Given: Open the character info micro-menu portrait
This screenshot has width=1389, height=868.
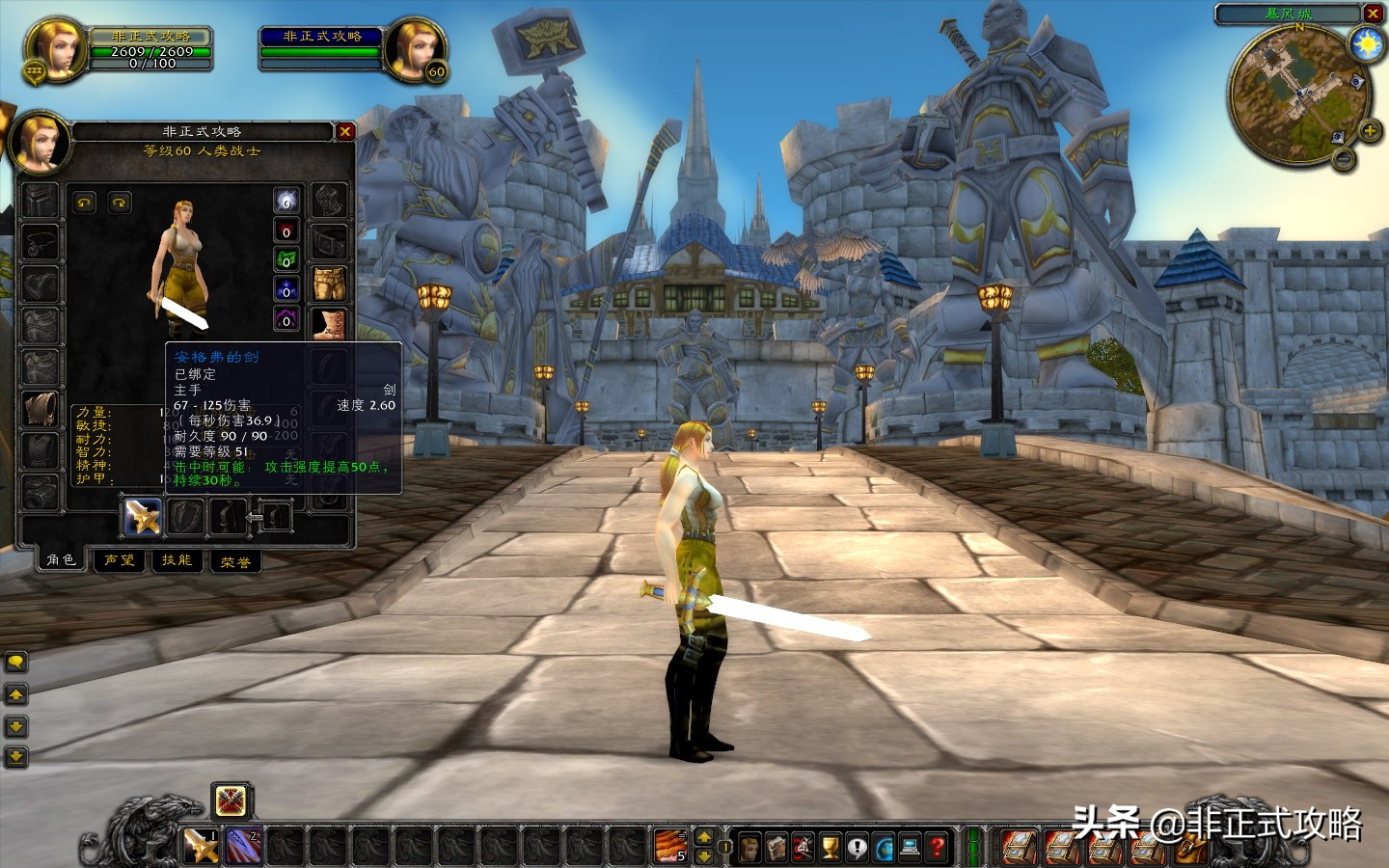Looking at the screenshot, I should click(749, 847).
